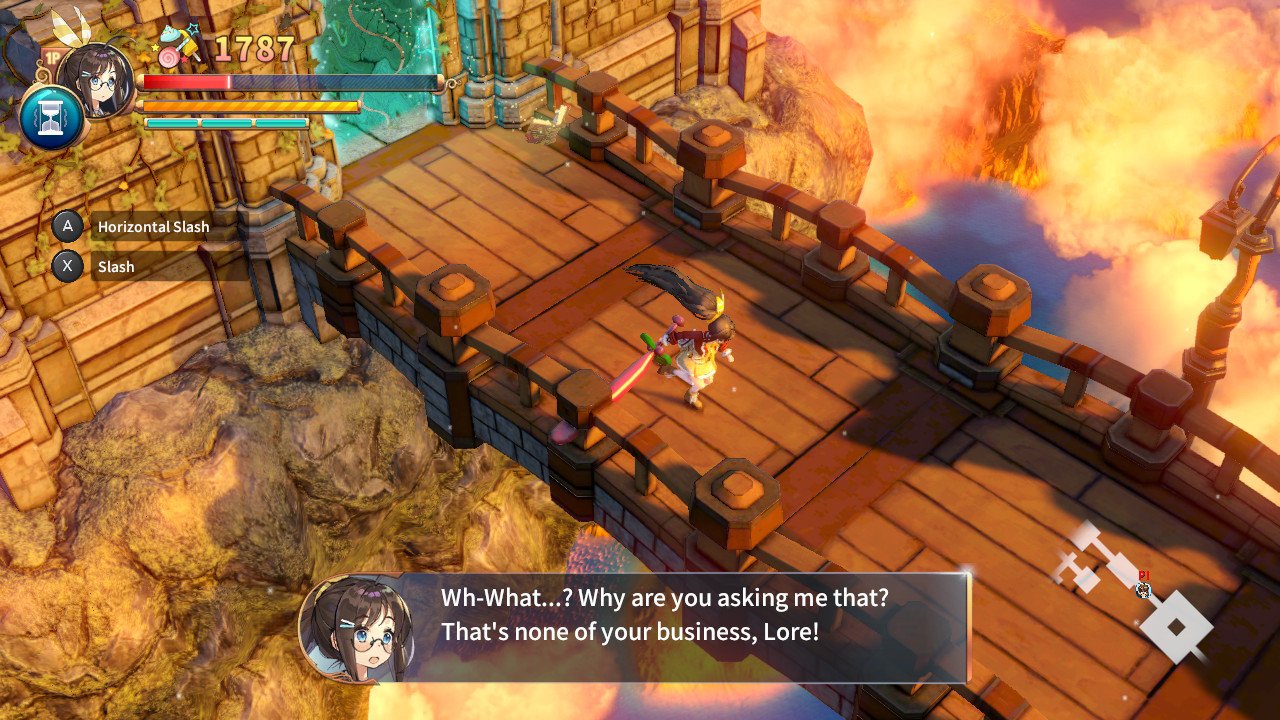Select the player character portrait
The image size is (1280, 720).
(97, 78)
